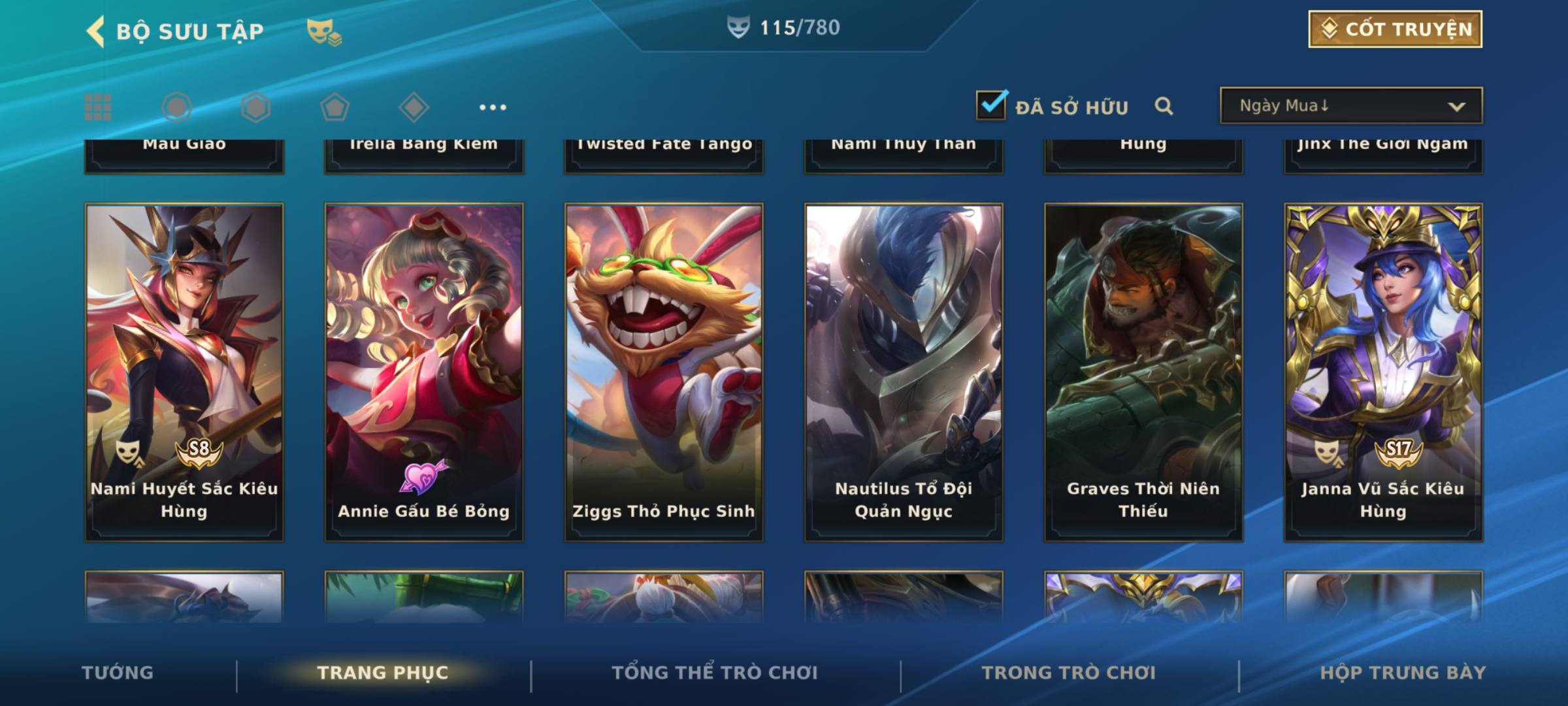This screenshot has width=1568, height=706.
Task: Go to the Hộp Trưng Bày tab
Action: 1403,673
